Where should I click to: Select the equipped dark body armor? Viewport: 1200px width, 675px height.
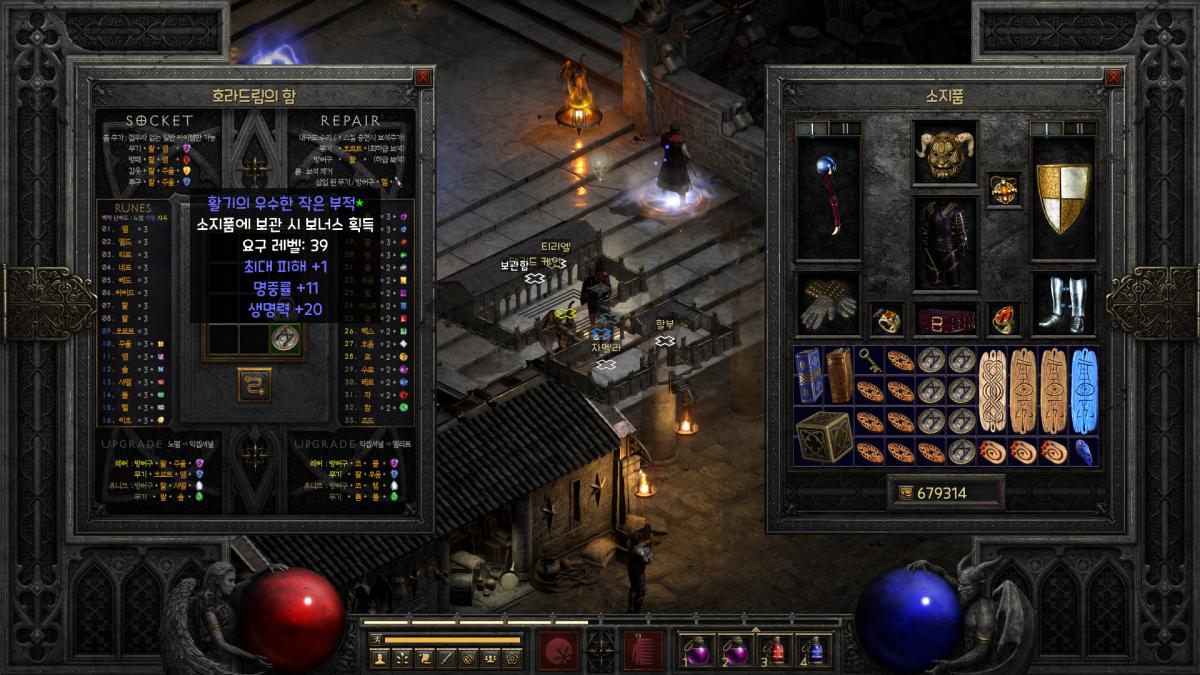(x=945, y=243)
